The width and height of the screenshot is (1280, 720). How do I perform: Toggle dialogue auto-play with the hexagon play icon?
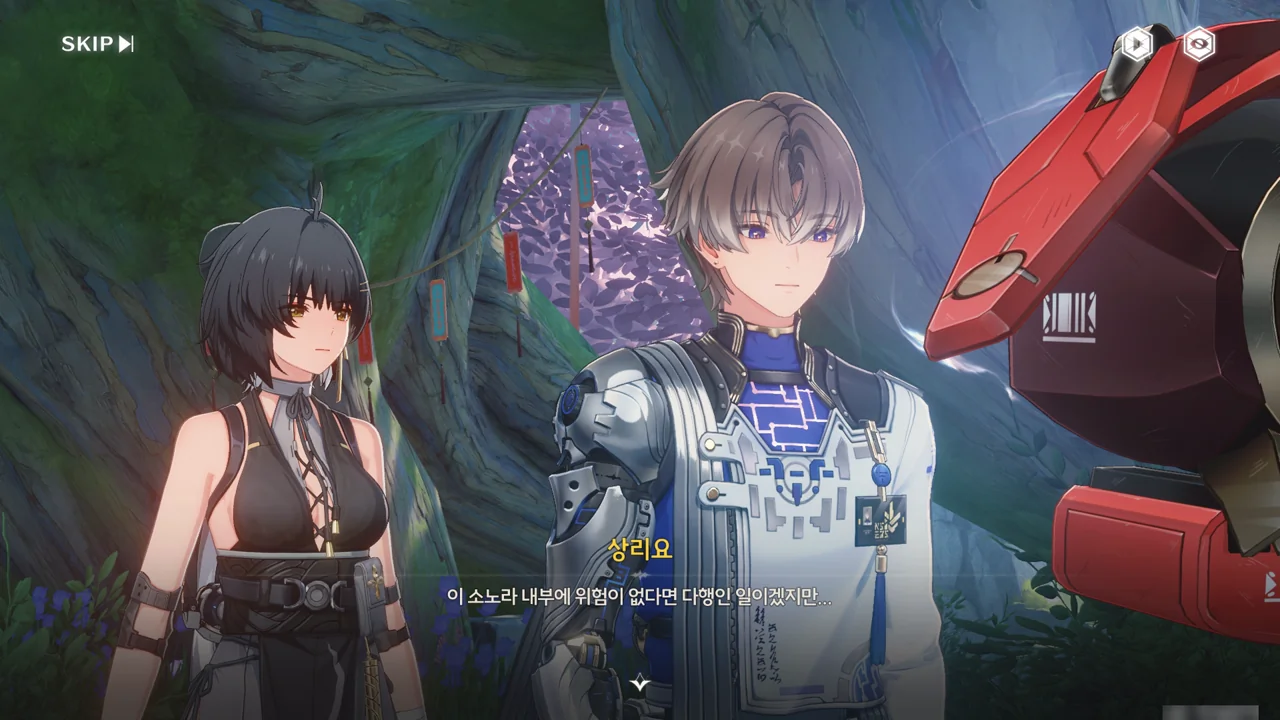coord(1136,44)
